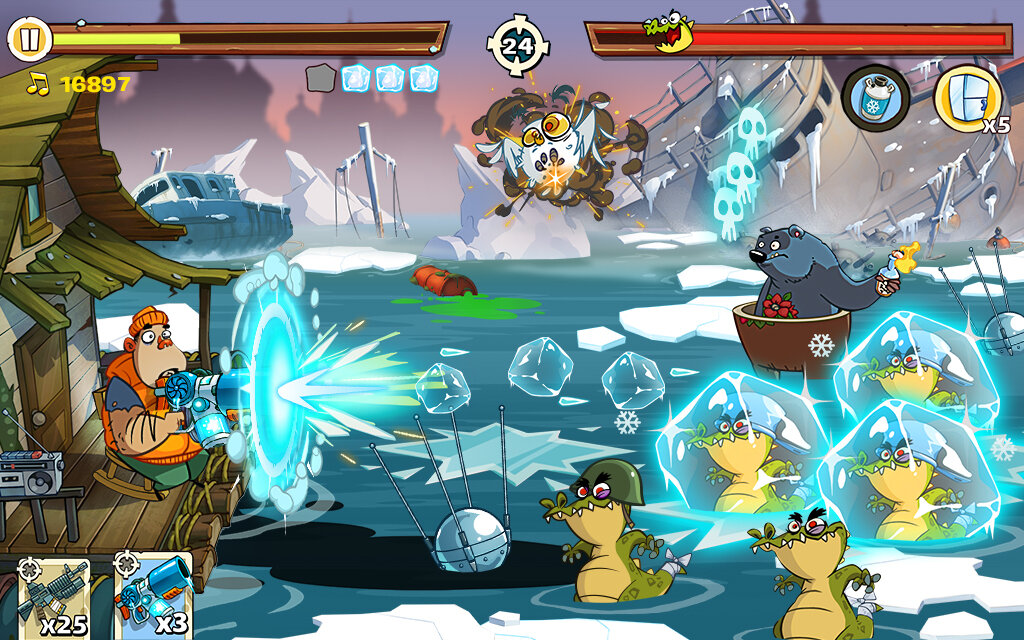This screenshot has height=640, width=1024.
Task: Activate the snowflake jar power-up
Action: 875,98
